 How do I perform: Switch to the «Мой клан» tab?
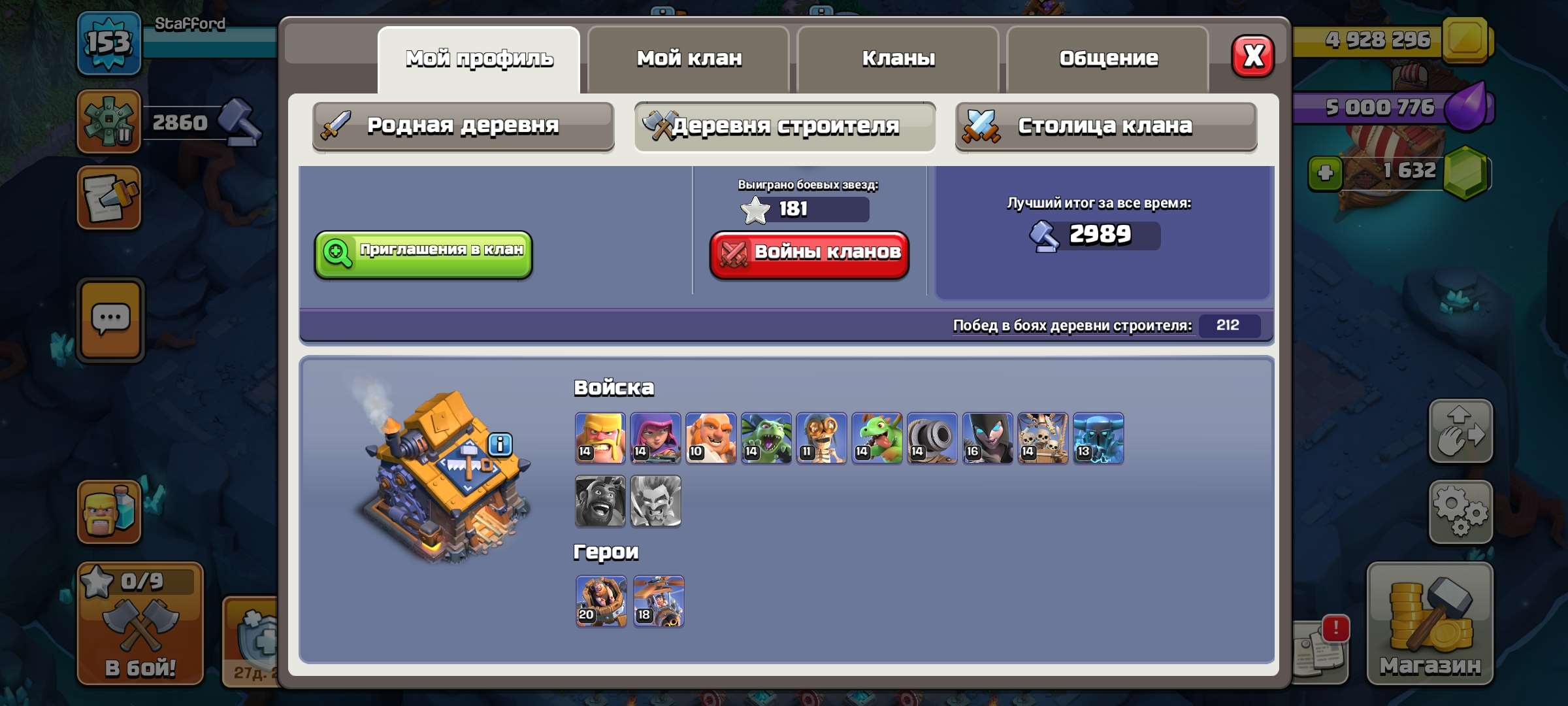[x=688, y=58]
